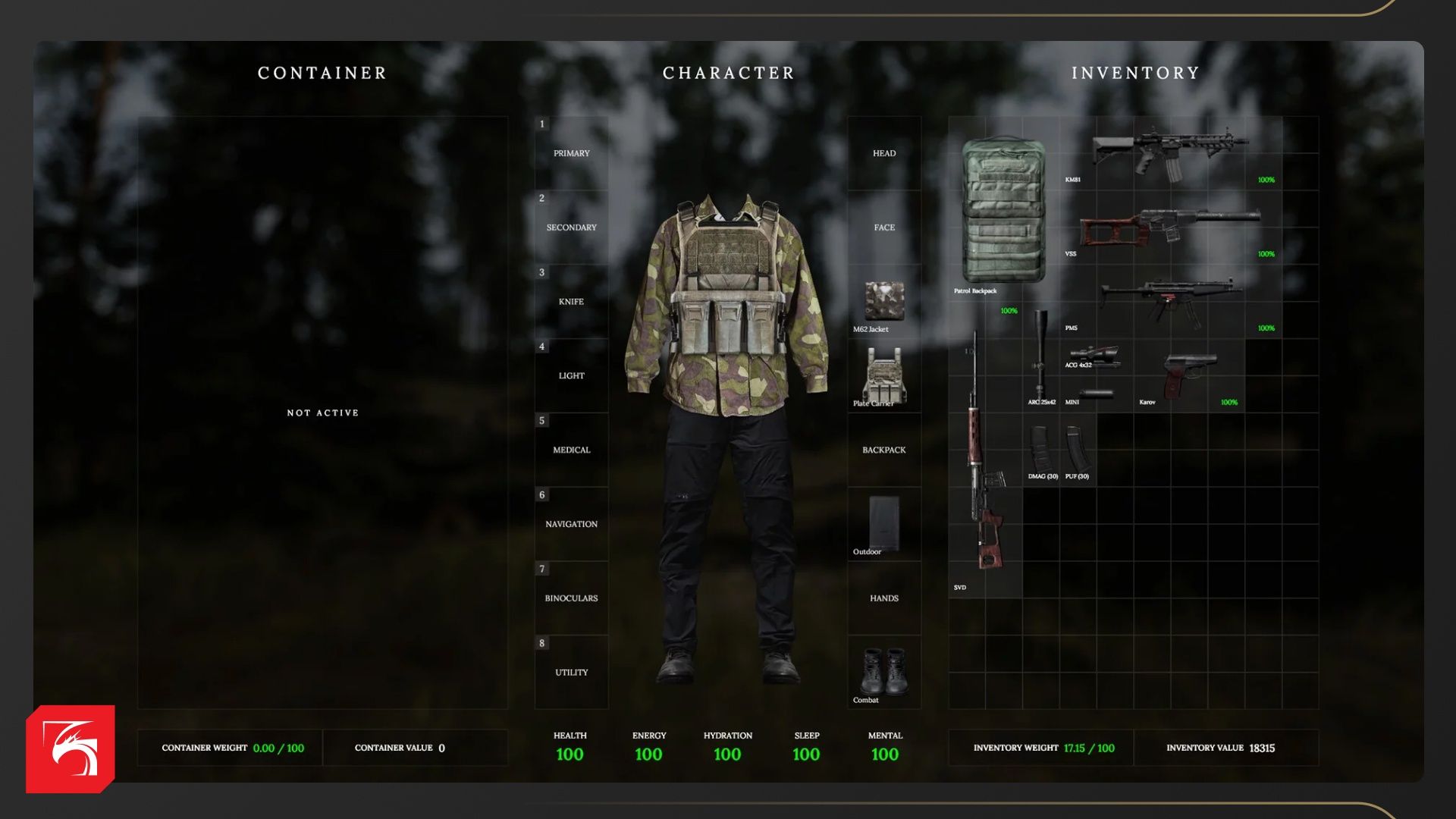1456x819 pixels.
Task: Click the red dragon logo badge
Action: click(71, 749)
